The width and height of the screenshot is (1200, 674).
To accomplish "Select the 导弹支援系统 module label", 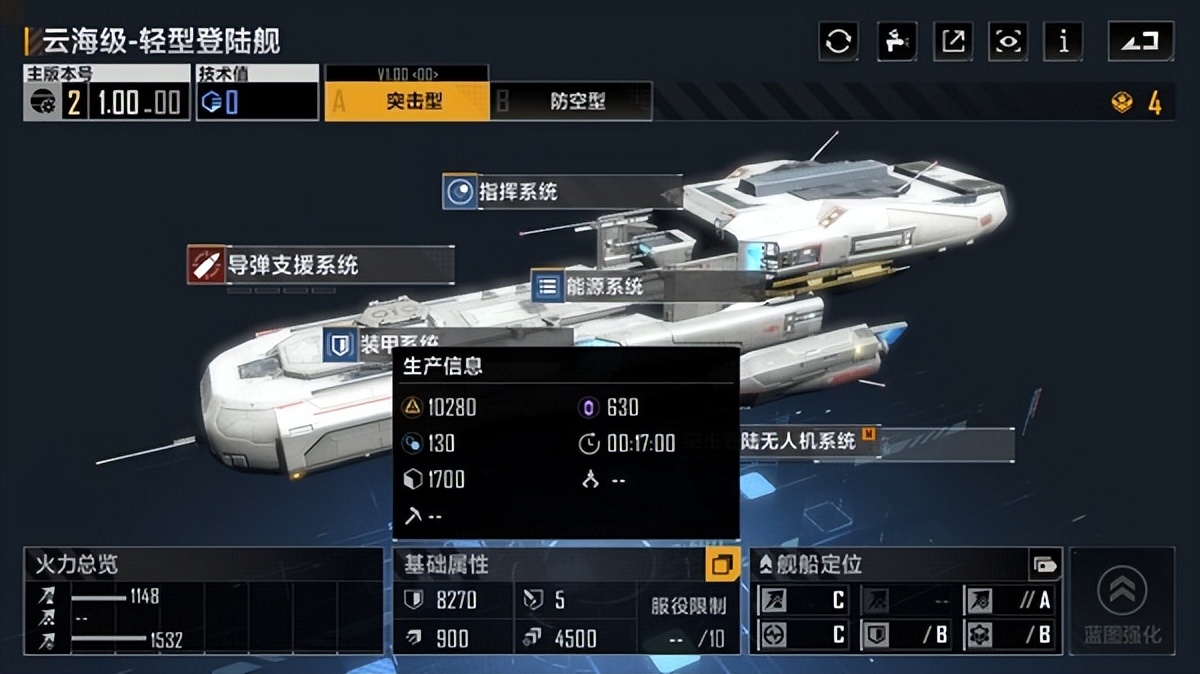I will (x=290, y=265).
